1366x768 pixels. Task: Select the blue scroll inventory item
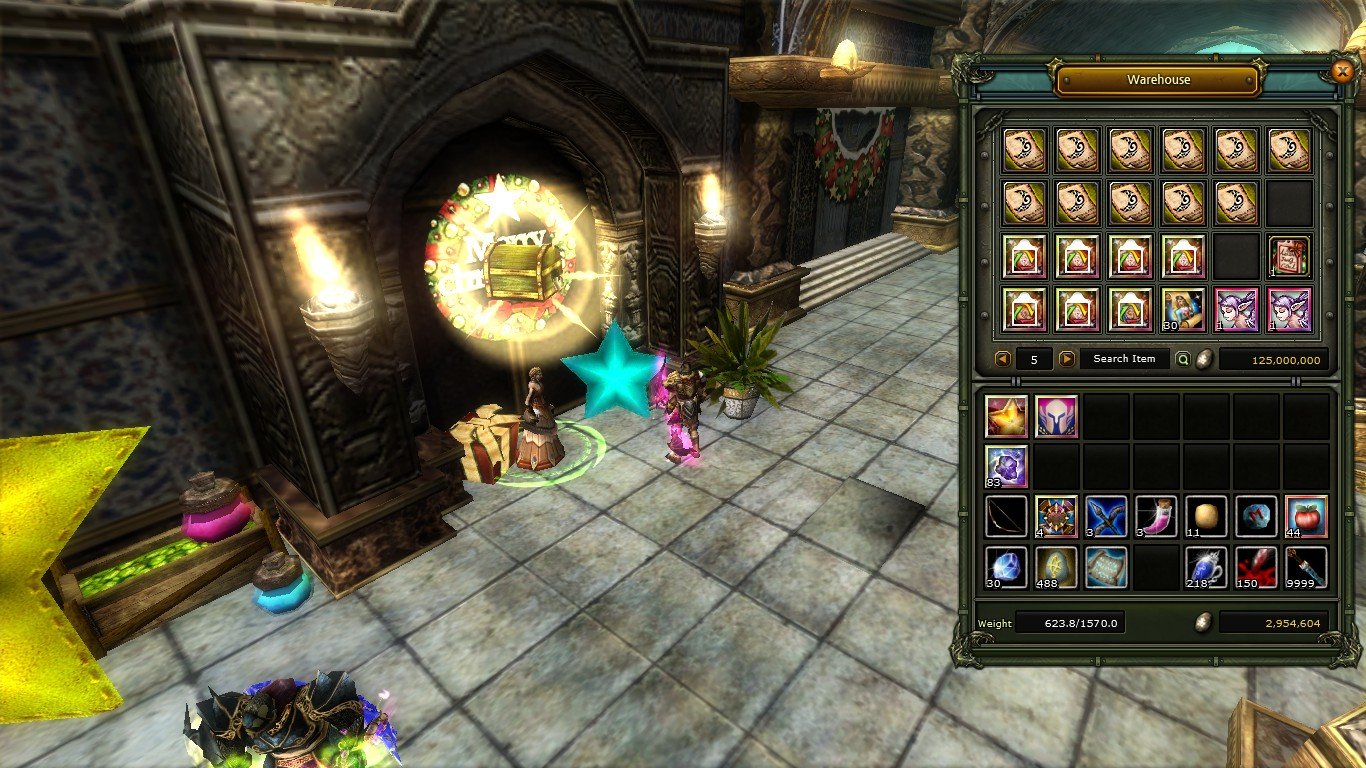1106,567
